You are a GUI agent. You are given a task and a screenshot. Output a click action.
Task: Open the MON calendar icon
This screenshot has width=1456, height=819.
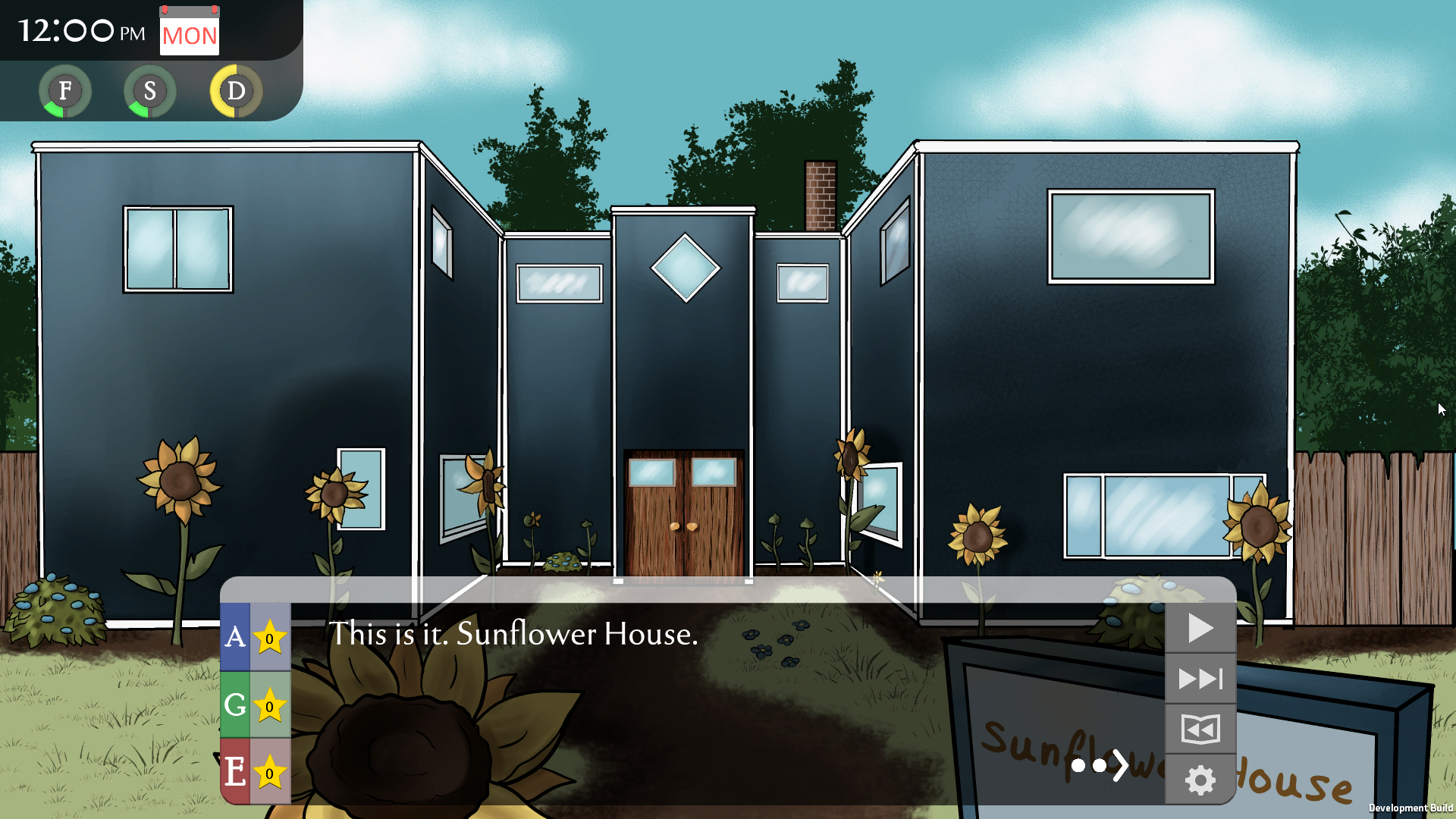[190, 32]
